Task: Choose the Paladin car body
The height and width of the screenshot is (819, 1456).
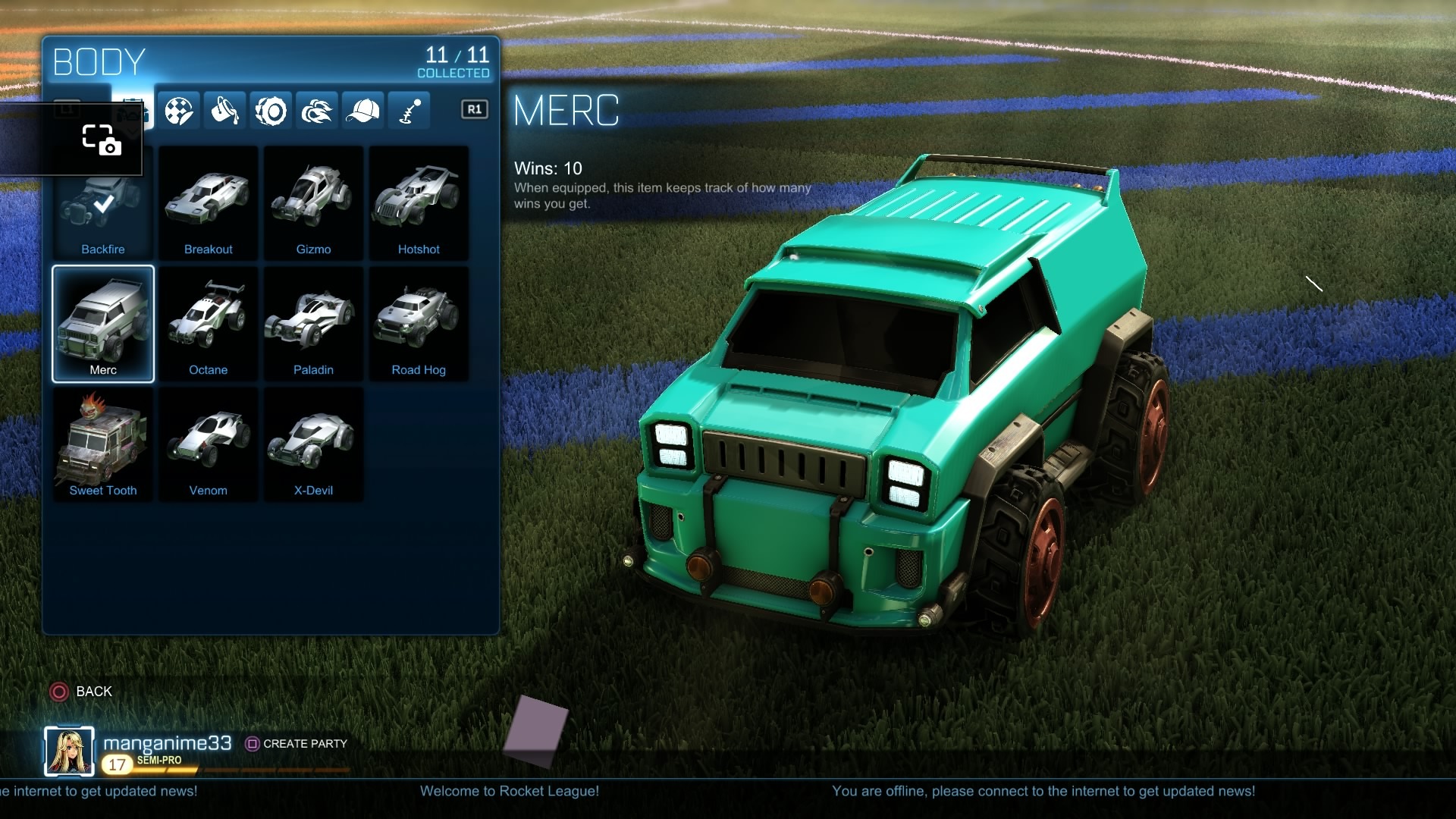Action: [x=313, y=324]
